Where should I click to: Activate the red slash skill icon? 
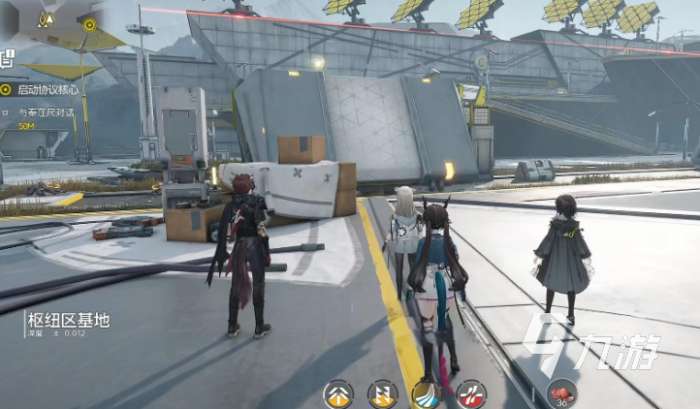pyautogui.click(x=471, y=394)
